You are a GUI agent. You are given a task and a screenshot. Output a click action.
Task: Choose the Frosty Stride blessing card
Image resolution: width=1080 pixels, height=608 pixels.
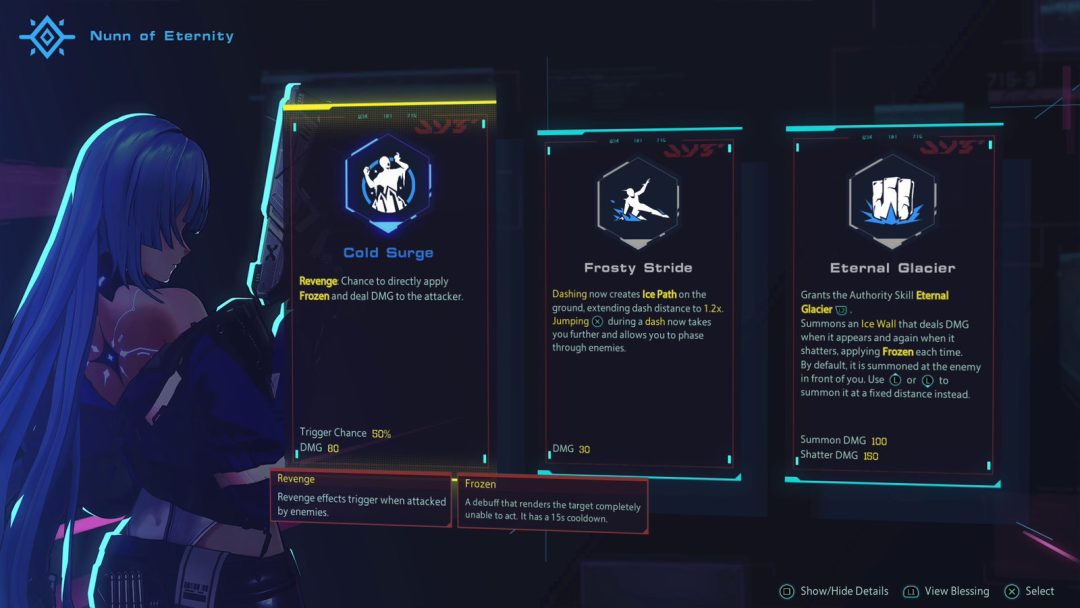638,300
